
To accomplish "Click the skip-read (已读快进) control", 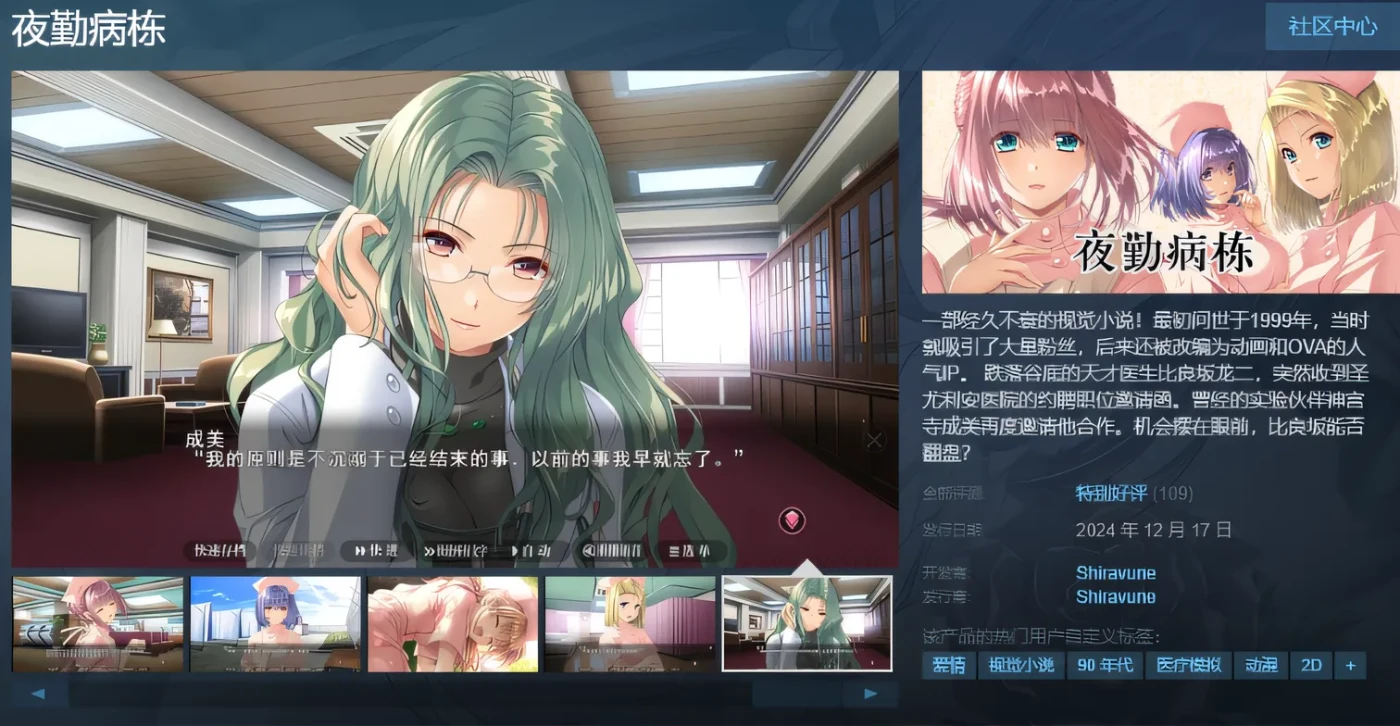I will (460, 550).
